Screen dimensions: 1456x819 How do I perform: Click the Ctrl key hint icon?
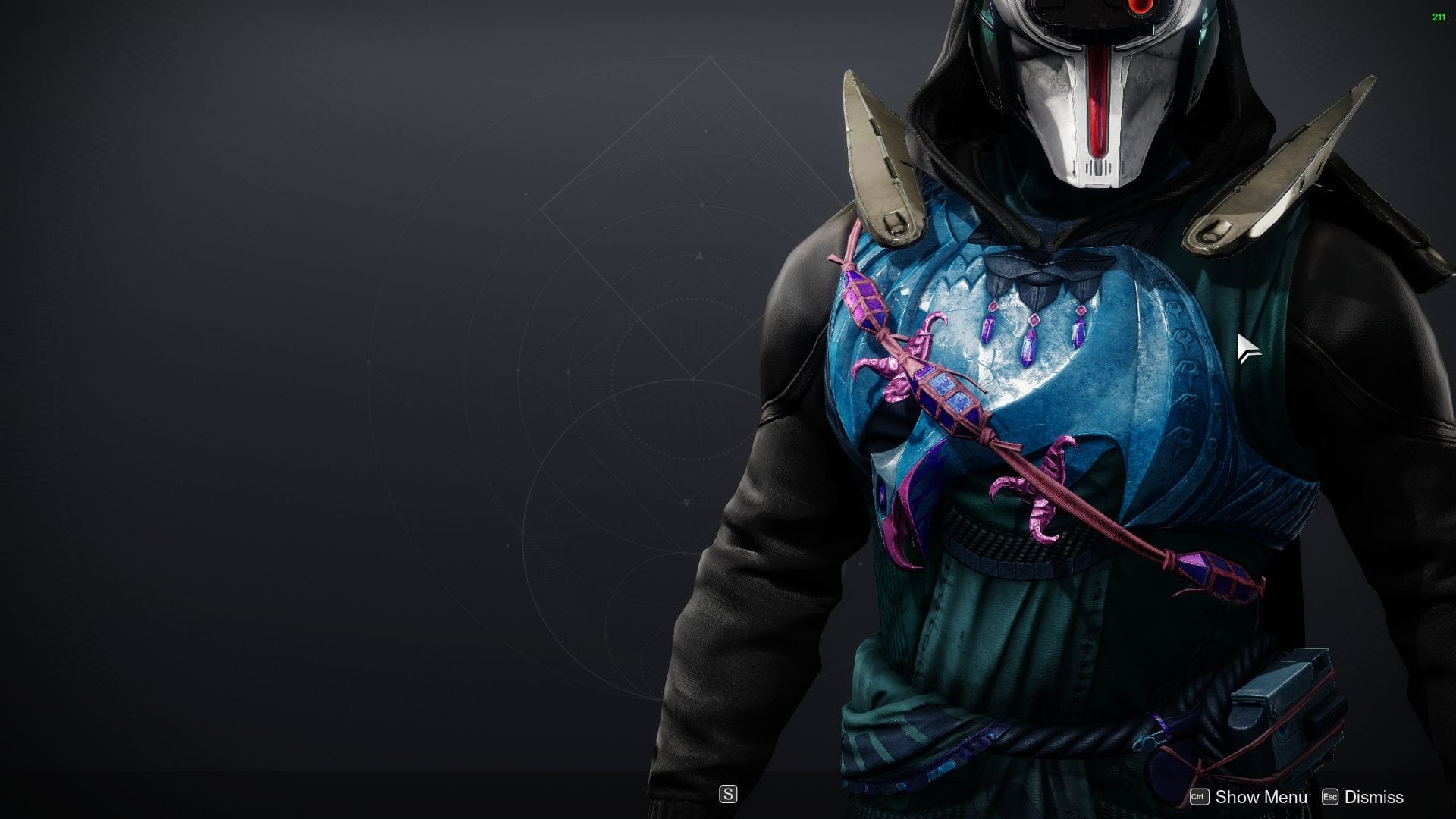pos(1200,797)
